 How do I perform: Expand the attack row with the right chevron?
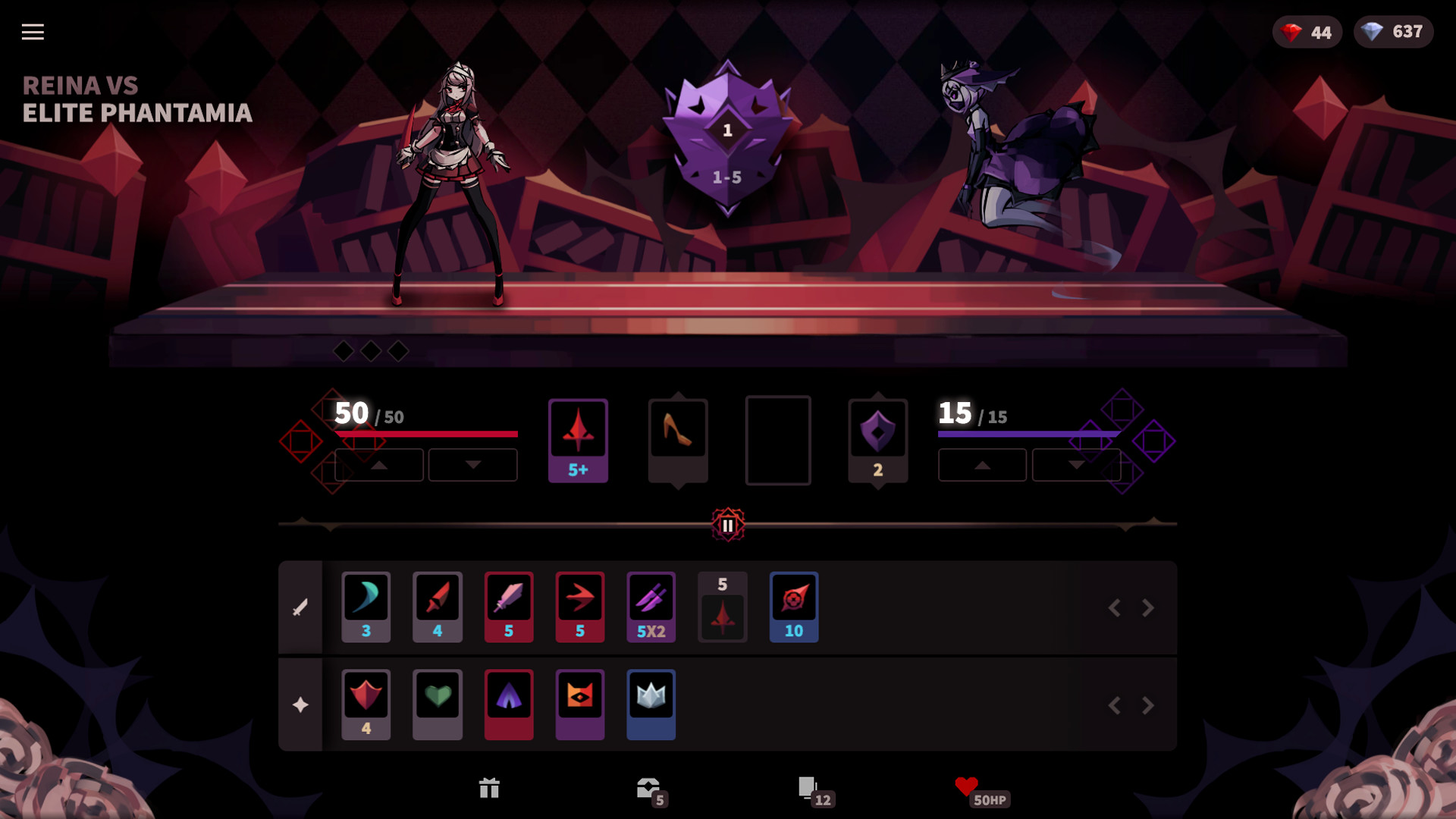tap(1145, 607)
